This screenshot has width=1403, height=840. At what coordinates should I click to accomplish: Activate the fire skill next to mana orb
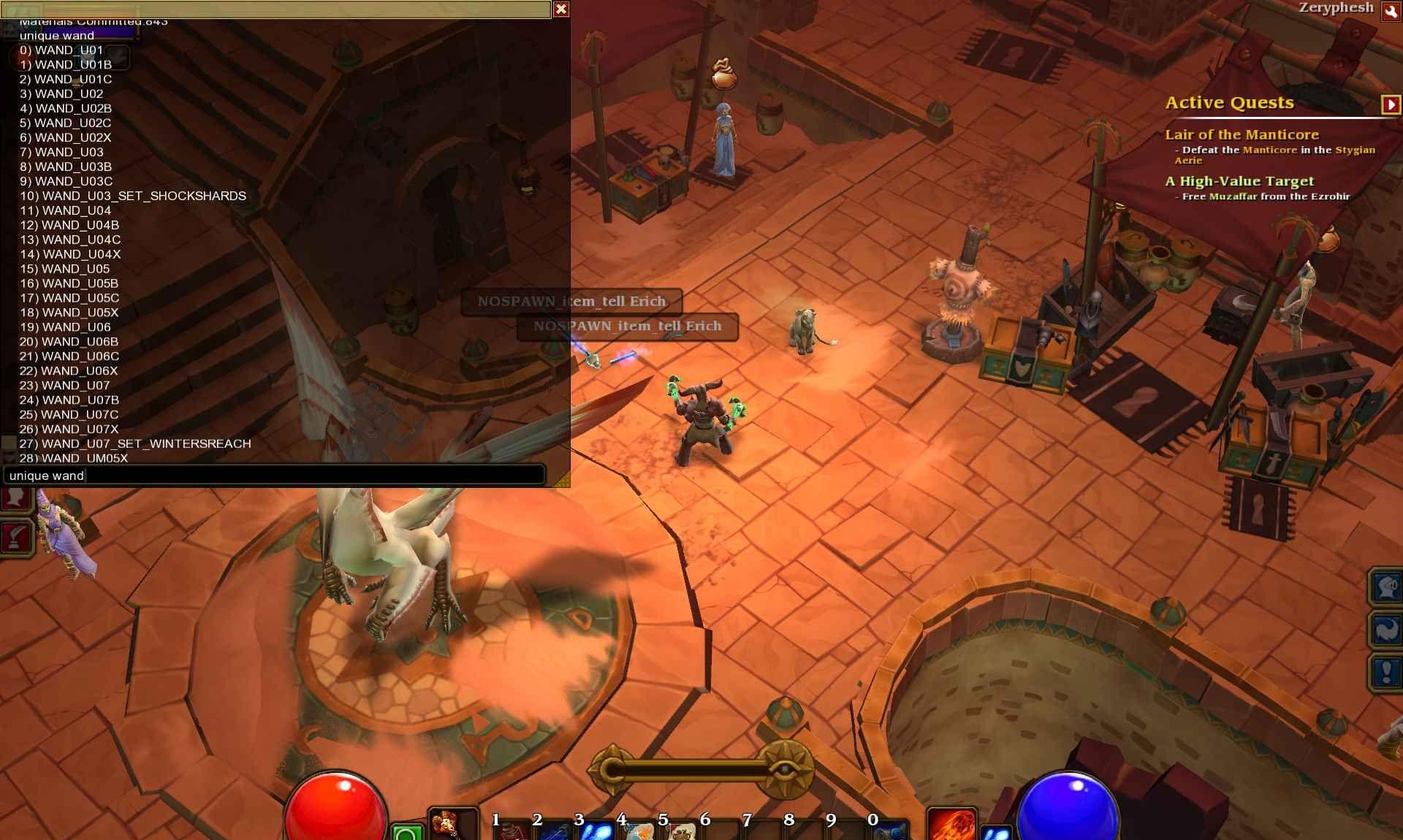(951, 824)
